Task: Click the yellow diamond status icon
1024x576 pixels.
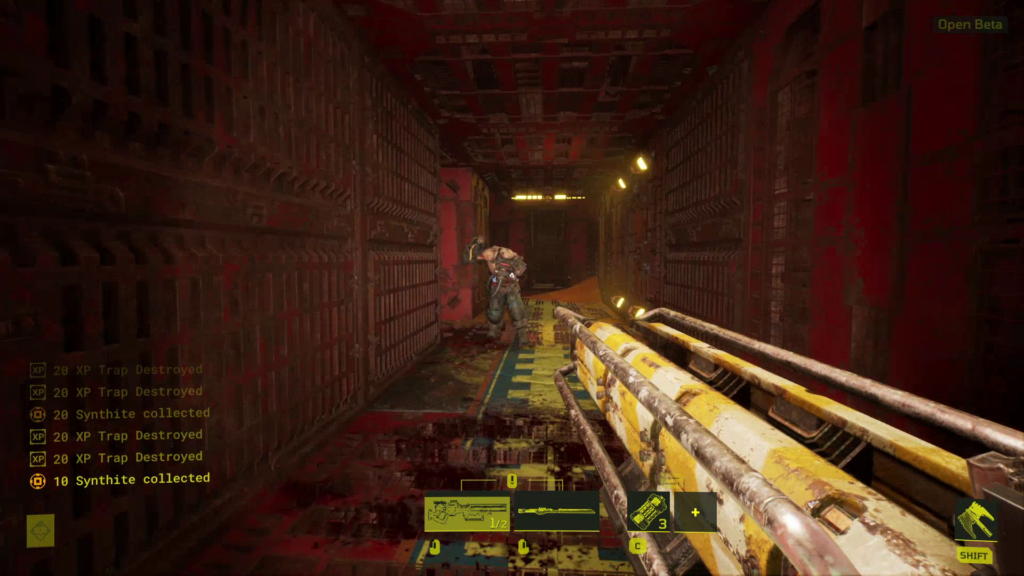Action: pyautogui.click(x=40, y=530)
